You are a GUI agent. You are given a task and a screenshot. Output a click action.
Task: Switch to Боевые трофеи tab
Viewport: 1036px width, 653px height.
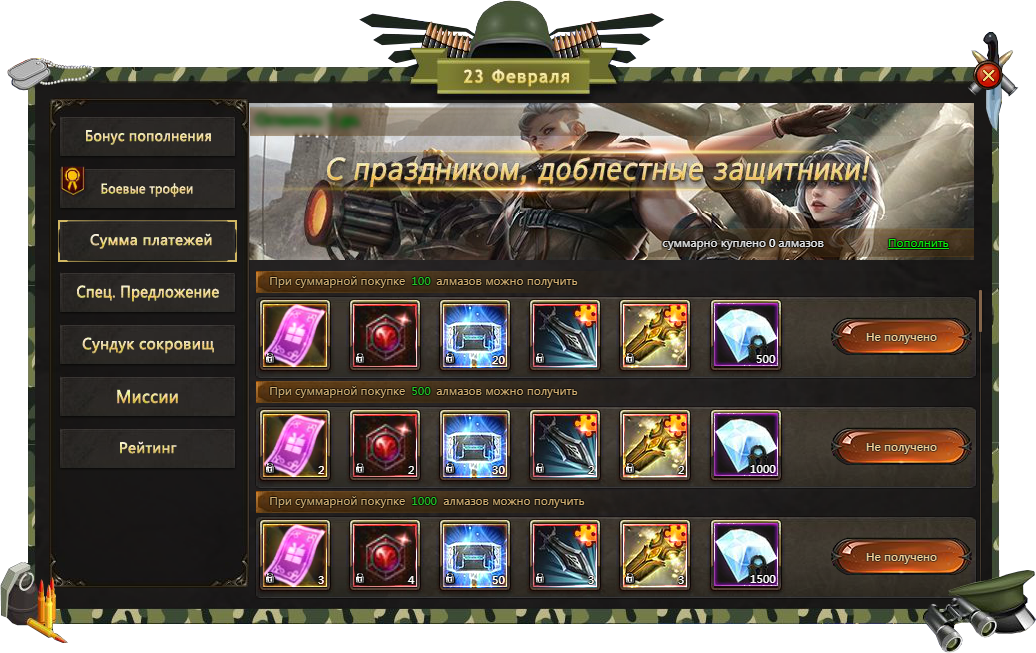[148, 188]
